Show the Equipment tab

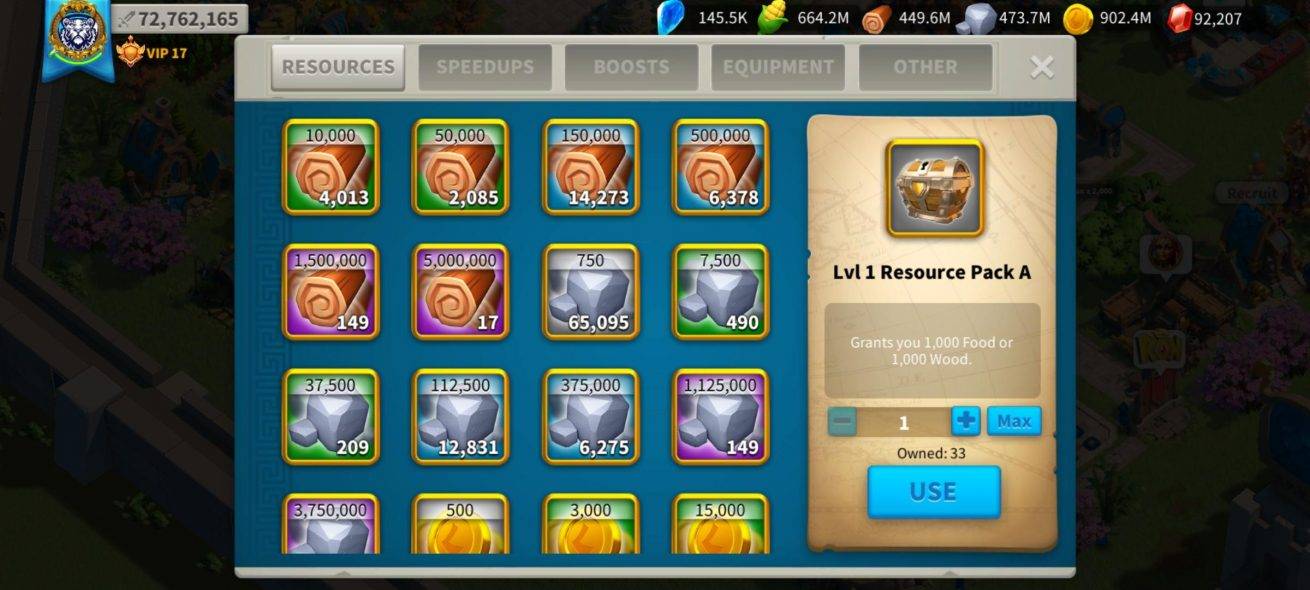click(778, 67)
